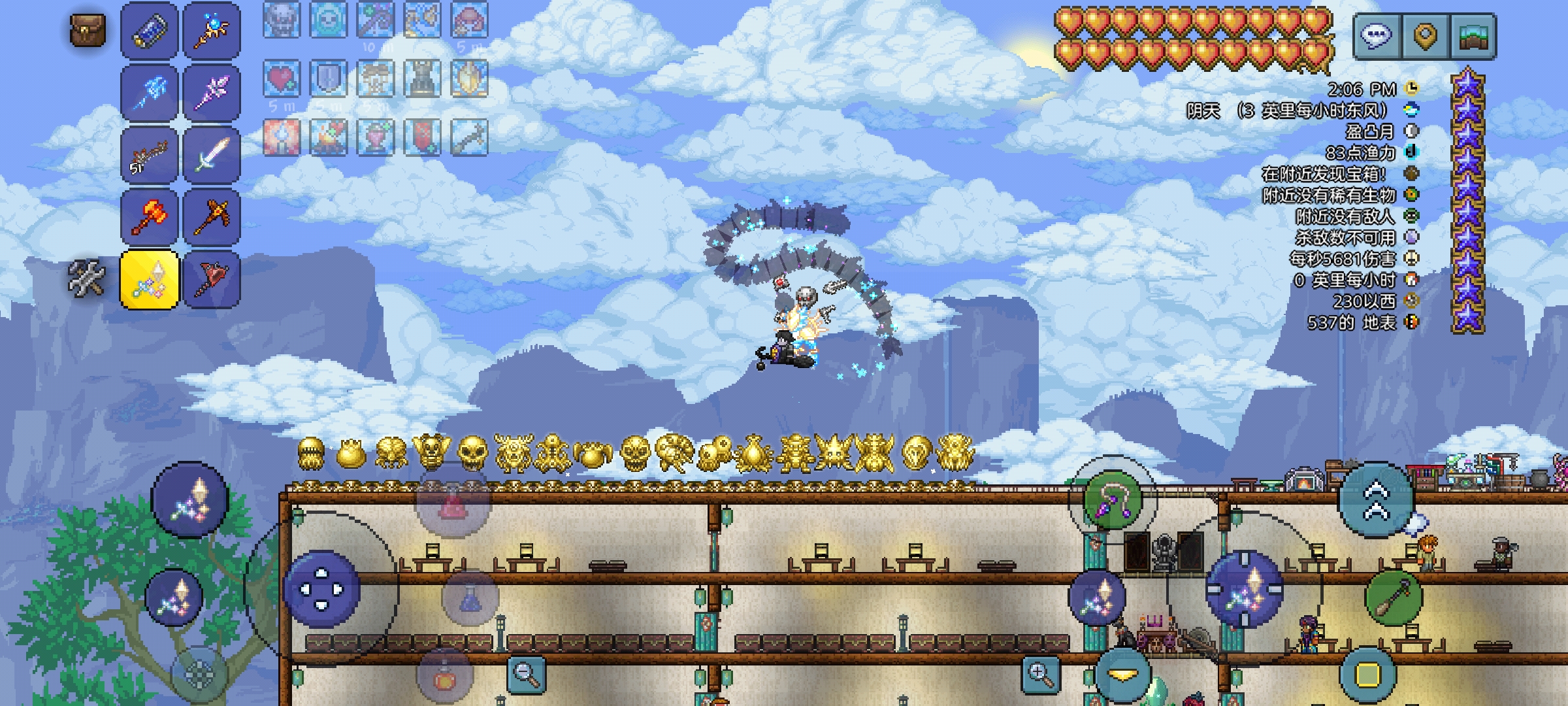Tap the double-arrow jump button
The width and height of the screenshot is (1568, 706).
(x=1377, y=501)
